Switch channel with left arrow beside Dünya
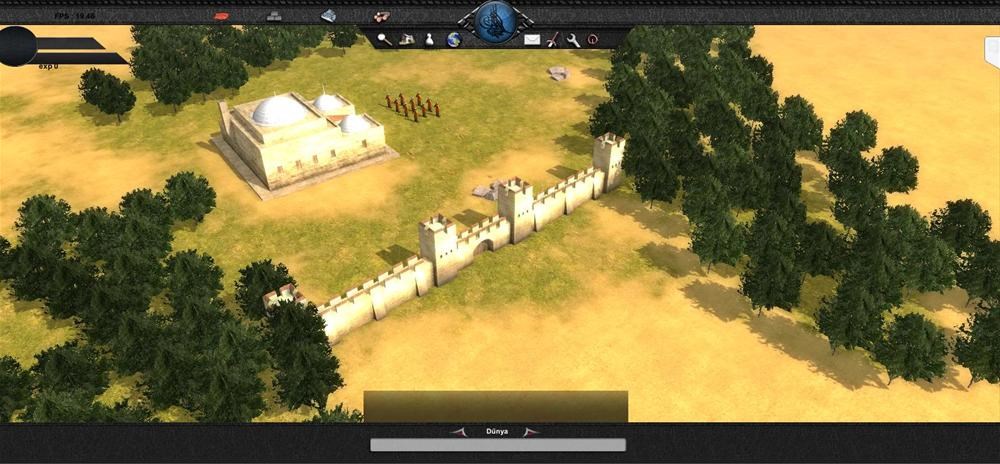 459,432
